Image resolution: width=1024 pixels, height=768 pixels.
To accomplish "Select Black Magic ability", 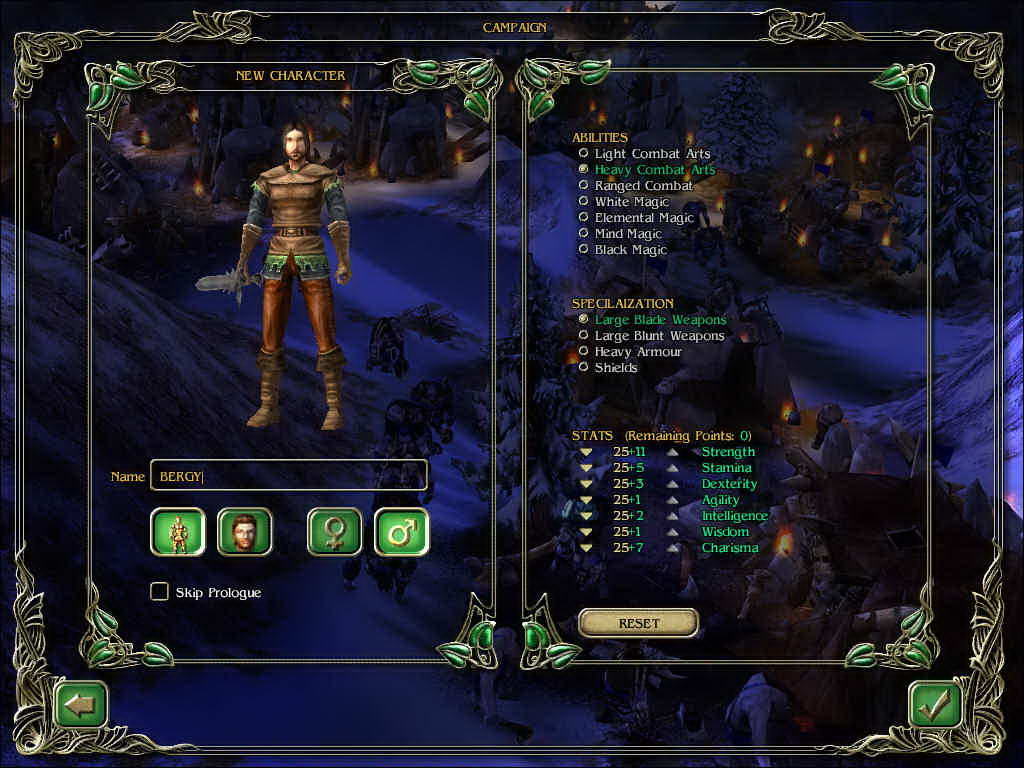I will pos(584,250).
